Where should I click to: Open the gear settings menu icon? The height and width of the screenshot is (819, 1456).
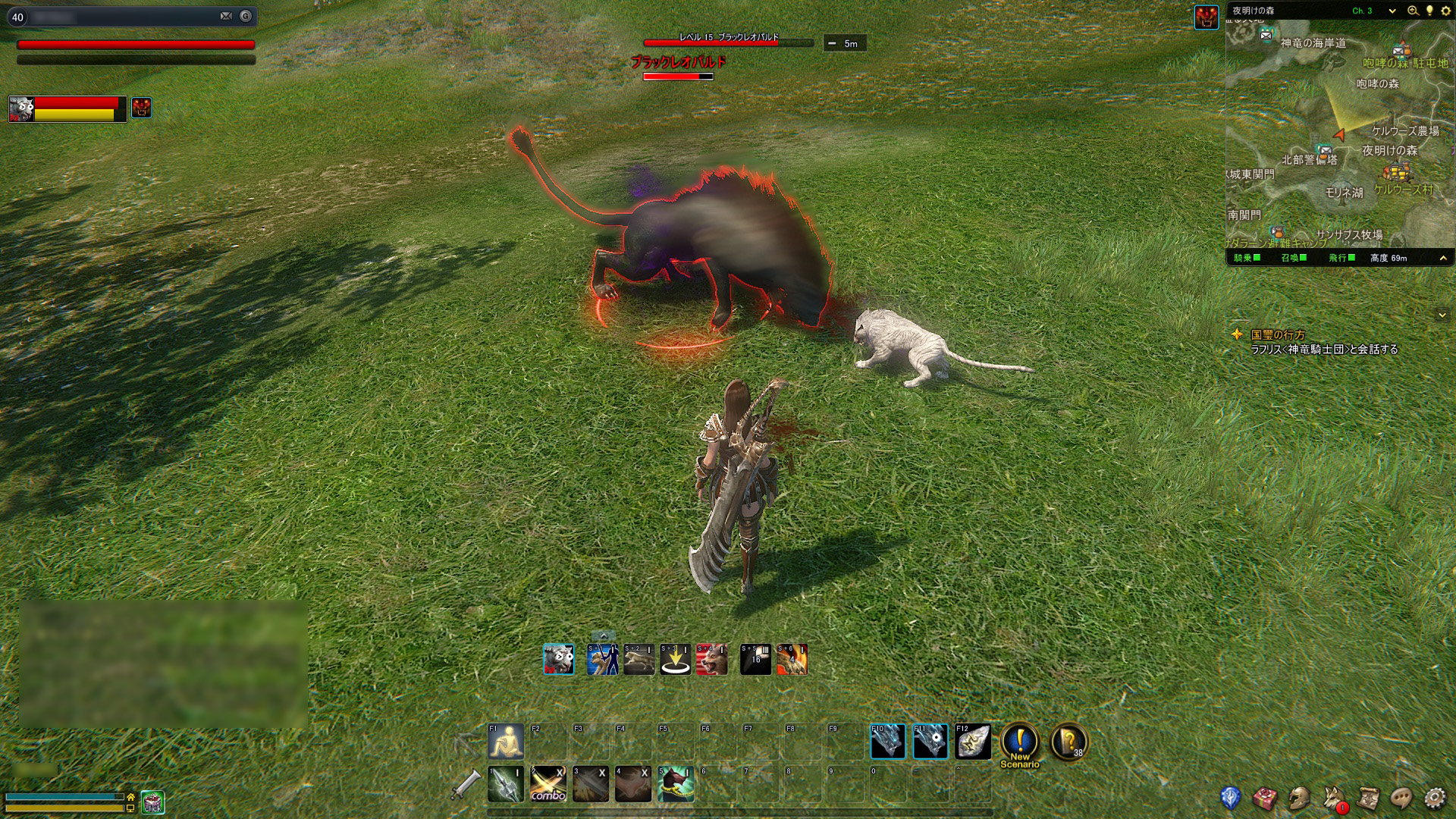1435,798
